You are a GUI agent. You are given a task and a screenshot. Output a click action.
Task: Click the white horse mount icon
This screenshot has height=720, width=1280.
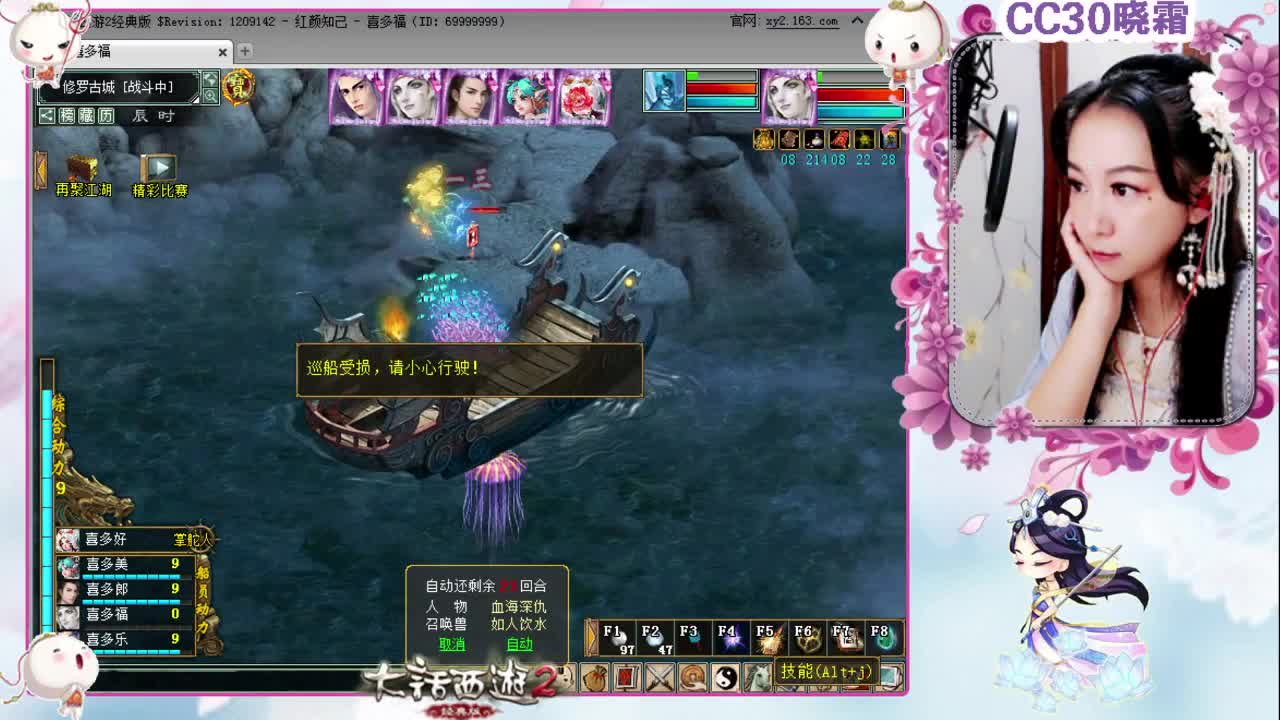point(758,677)
